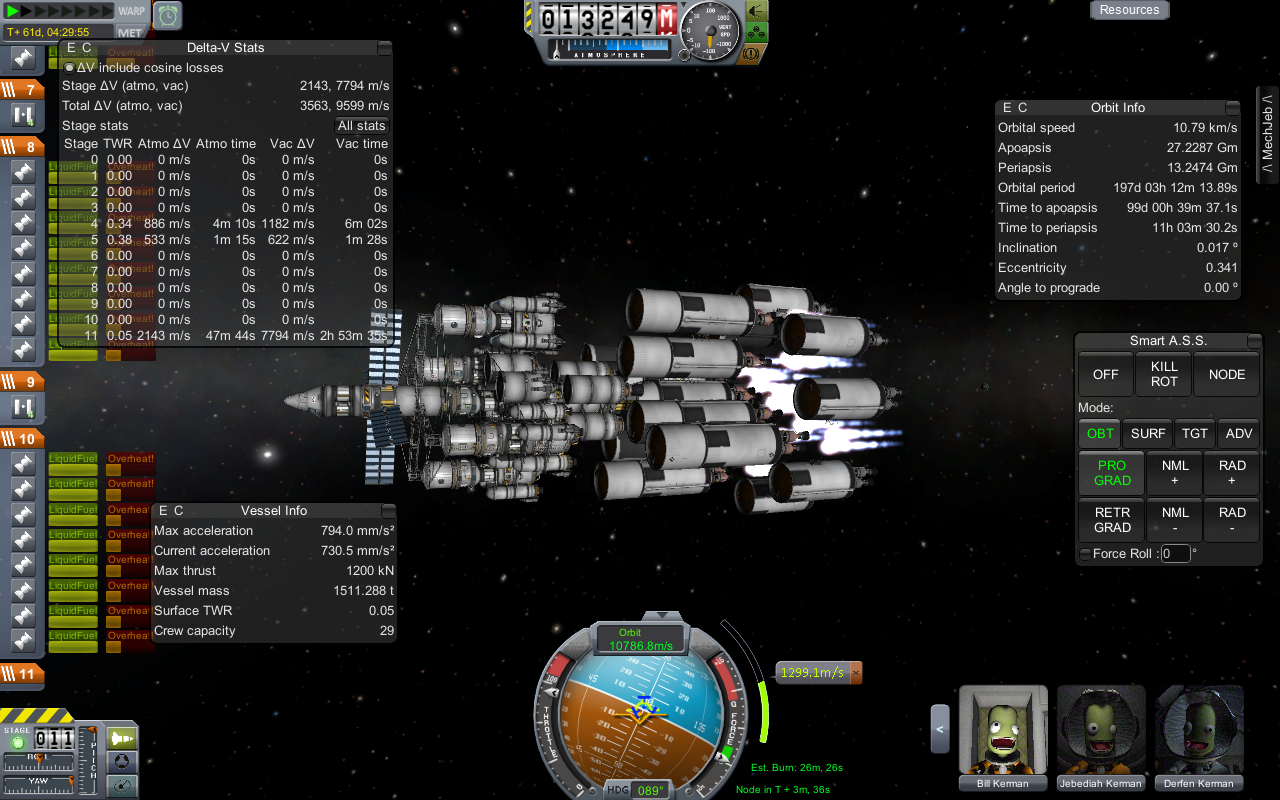The height and width of the screenshot is (800, 1280).
Task: Click the Force Roll angle field
Action: 1175,554
